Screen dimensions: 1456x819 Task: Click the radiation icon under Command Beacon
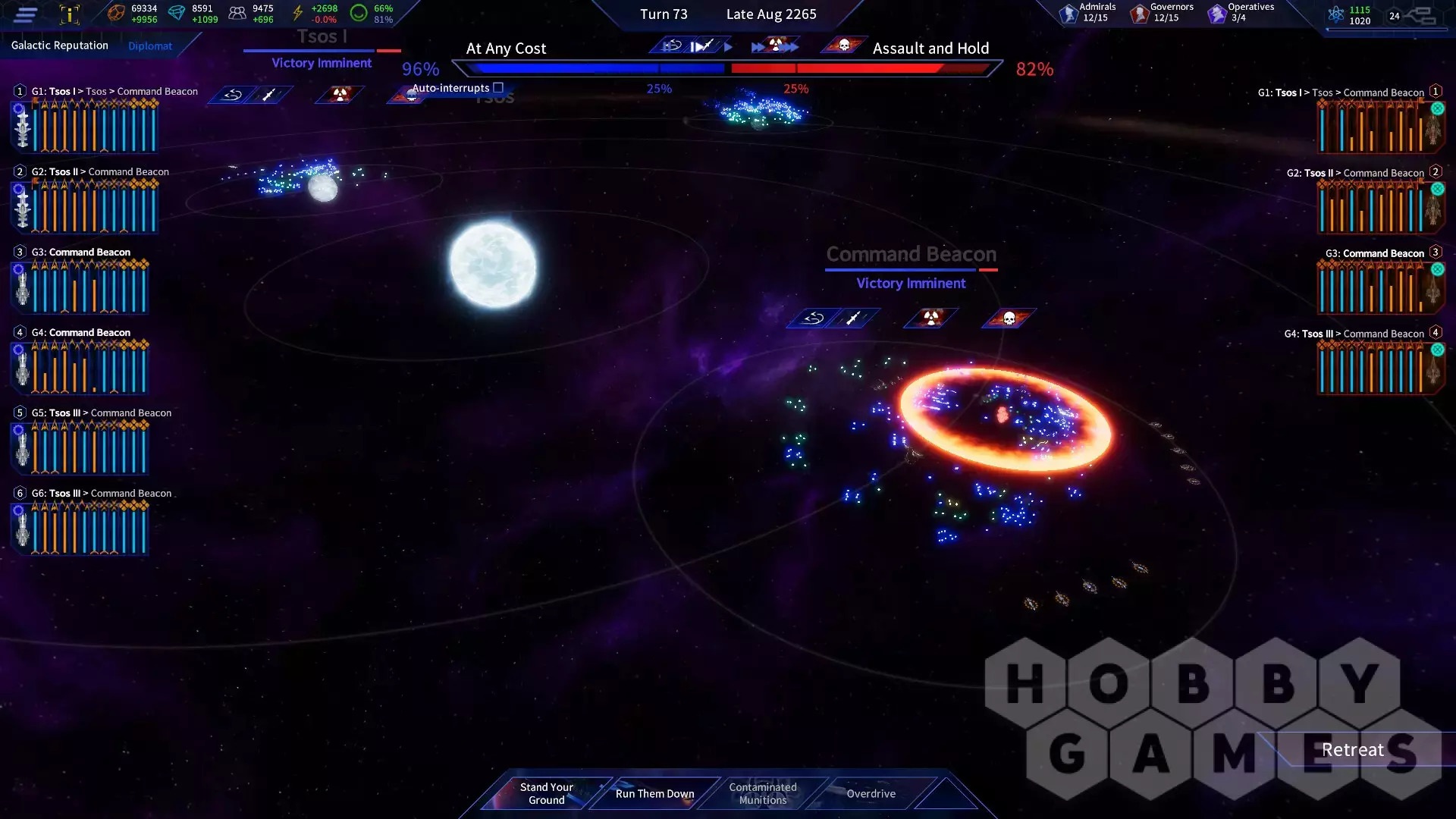pos(931,318)
